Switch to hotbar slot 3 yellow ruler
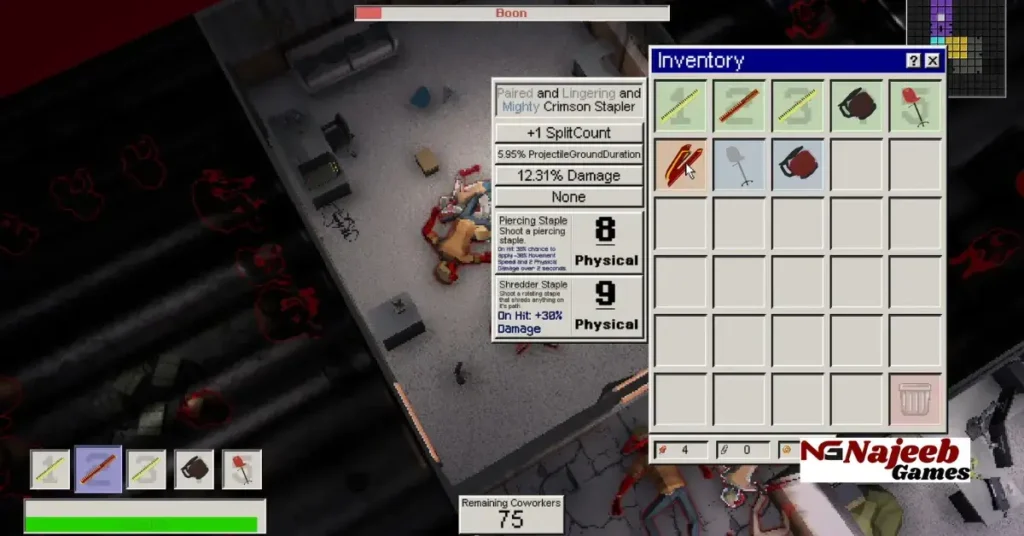 tap(146, 469)
